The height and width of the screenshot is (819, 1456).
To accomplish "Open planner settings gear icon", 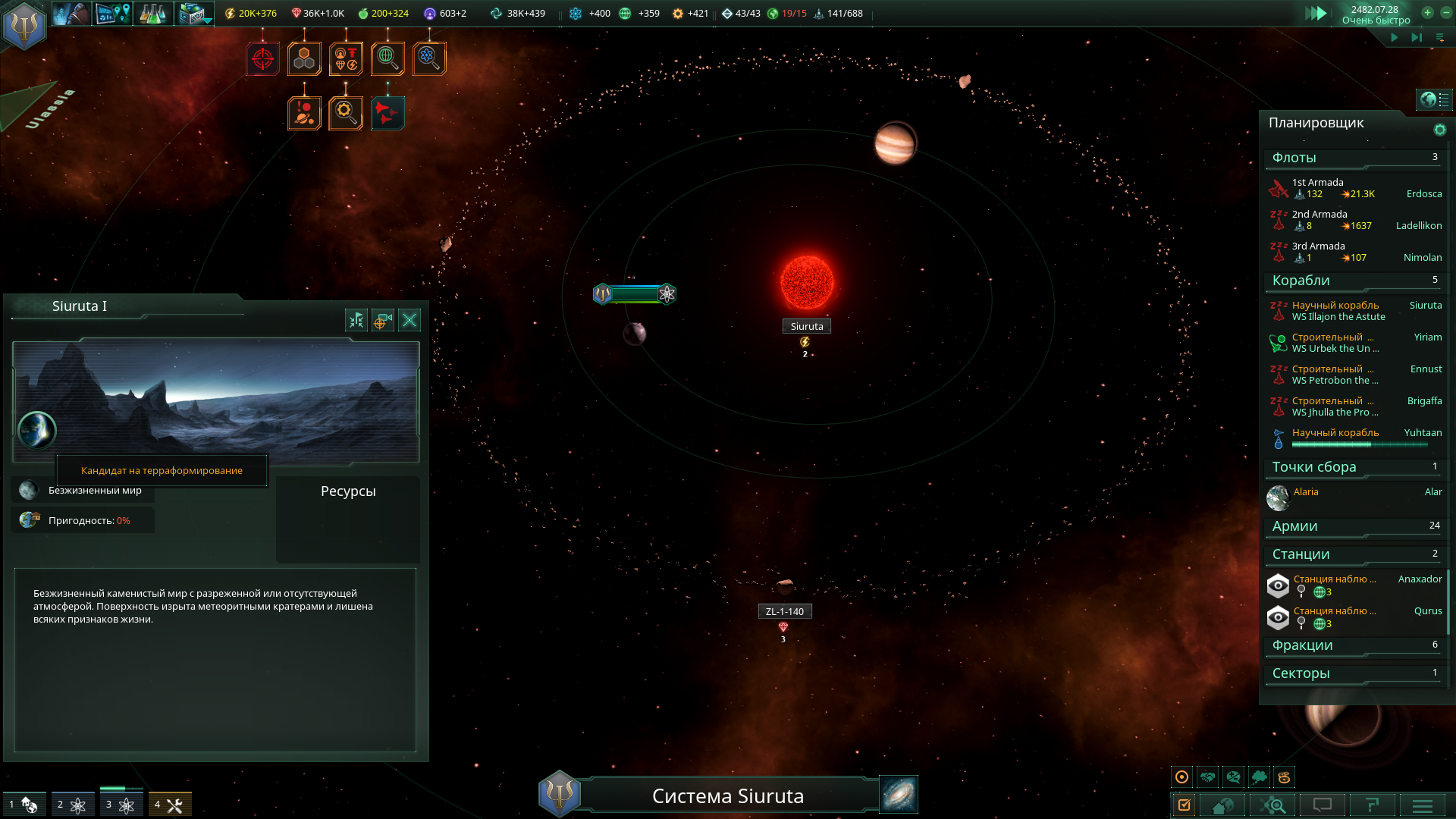I will coord(1439,130).
